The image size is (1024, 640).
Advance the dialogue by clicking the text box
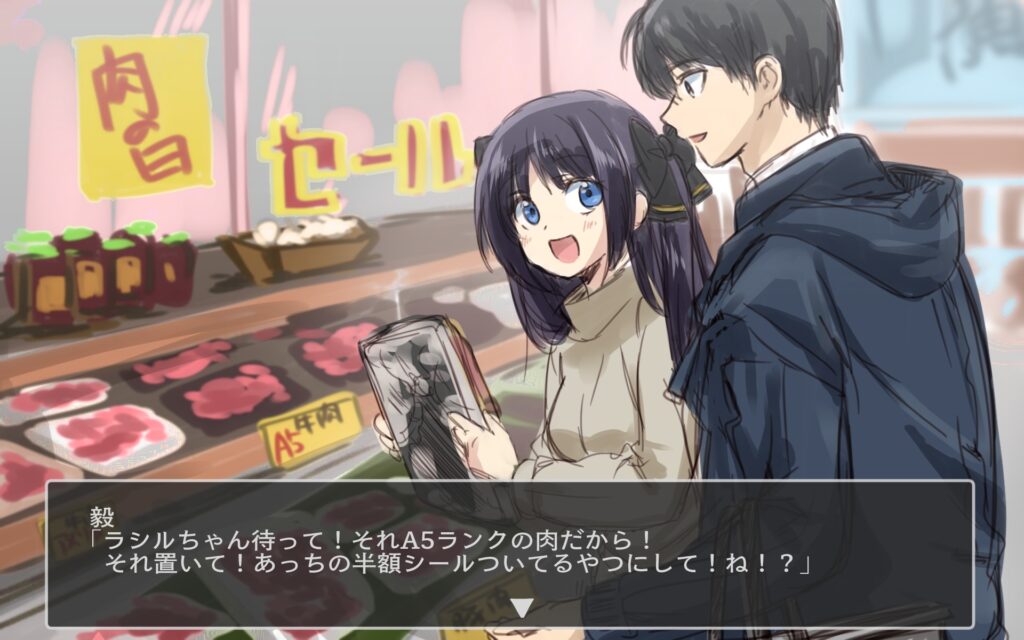[x=510, y=553]
